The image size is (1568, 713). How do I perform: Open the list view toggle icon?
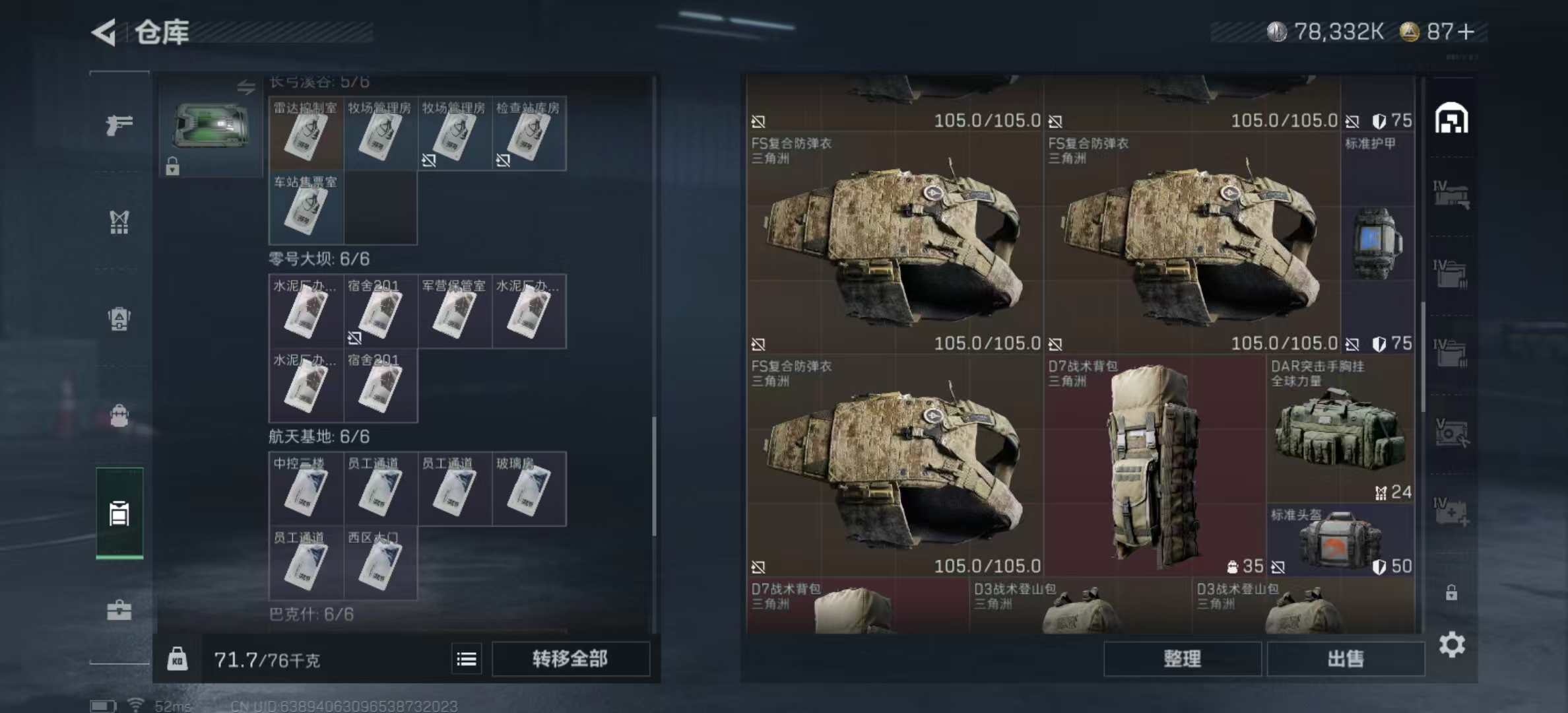coord(467,659)
